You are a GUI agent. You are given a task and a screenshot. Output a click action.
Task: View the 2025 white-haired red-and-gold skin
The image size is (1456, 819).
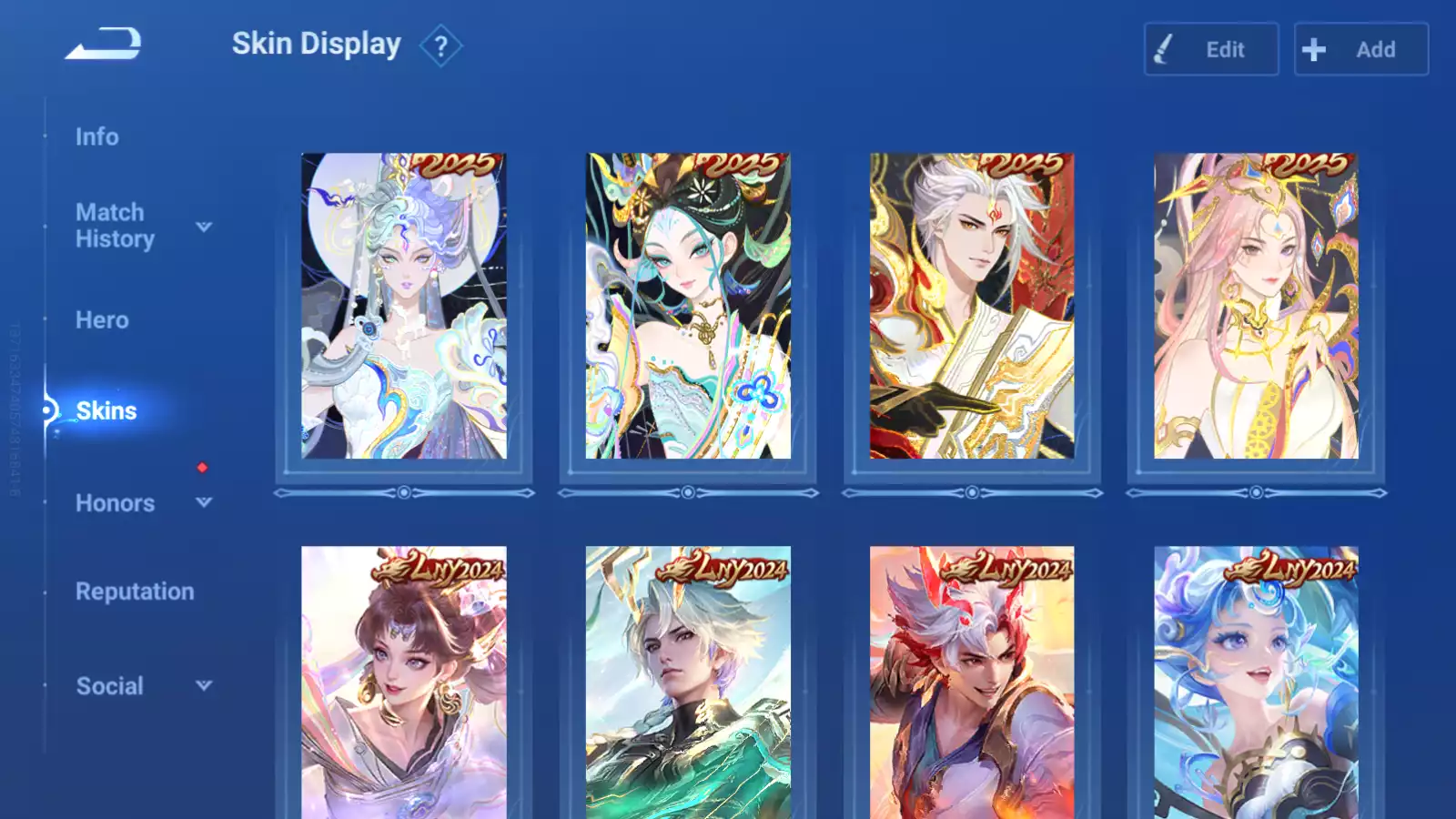point(972,306)
